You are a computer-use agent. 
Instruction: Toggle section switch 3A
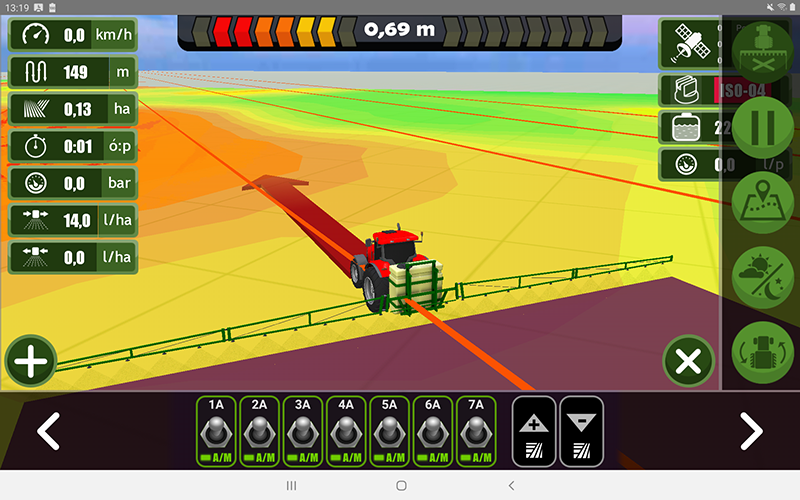(x=302, y=431)
